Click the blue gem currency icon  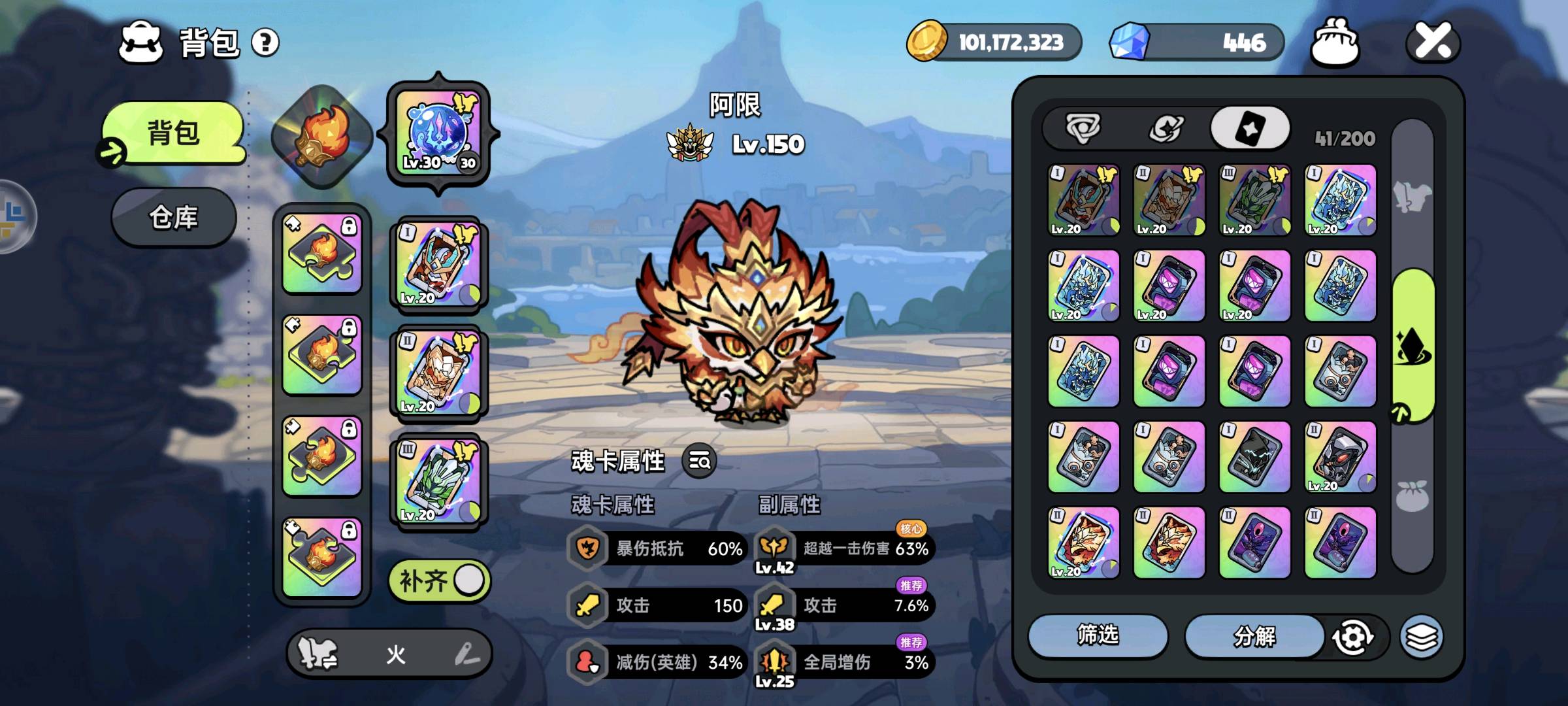(1130, 41)
